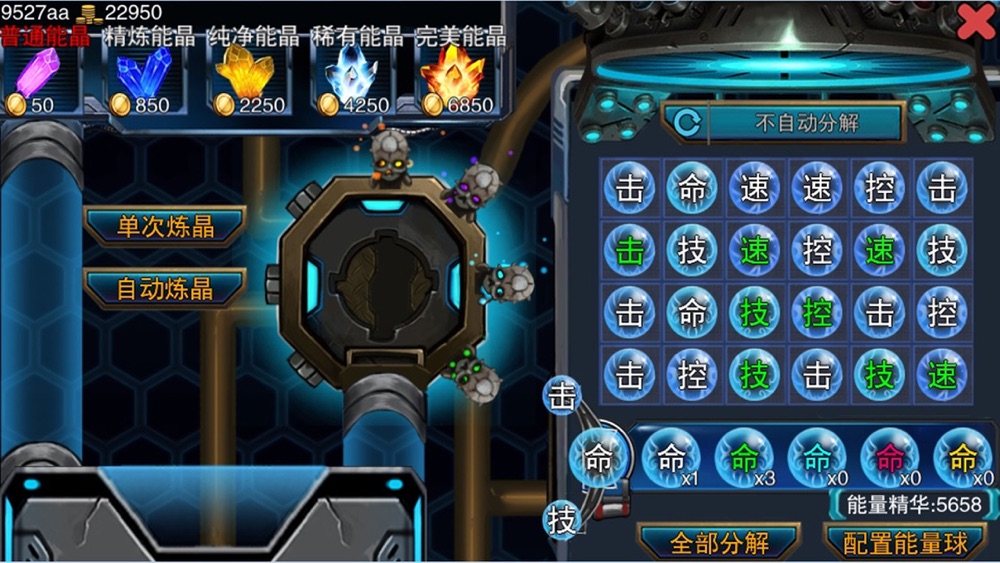Start a single refine with 单次炼晶
The image size is (1000, 563).
[165, 226]
